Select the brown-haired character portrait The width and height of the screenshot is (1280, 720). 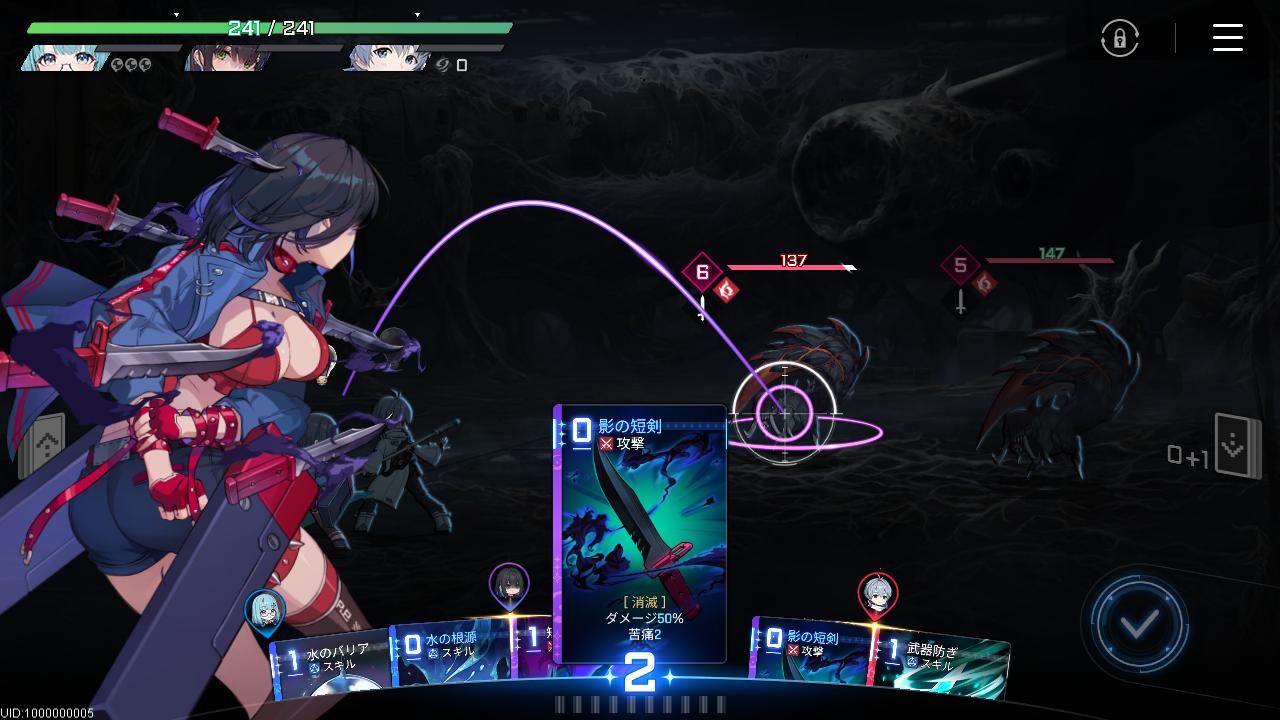223,58
